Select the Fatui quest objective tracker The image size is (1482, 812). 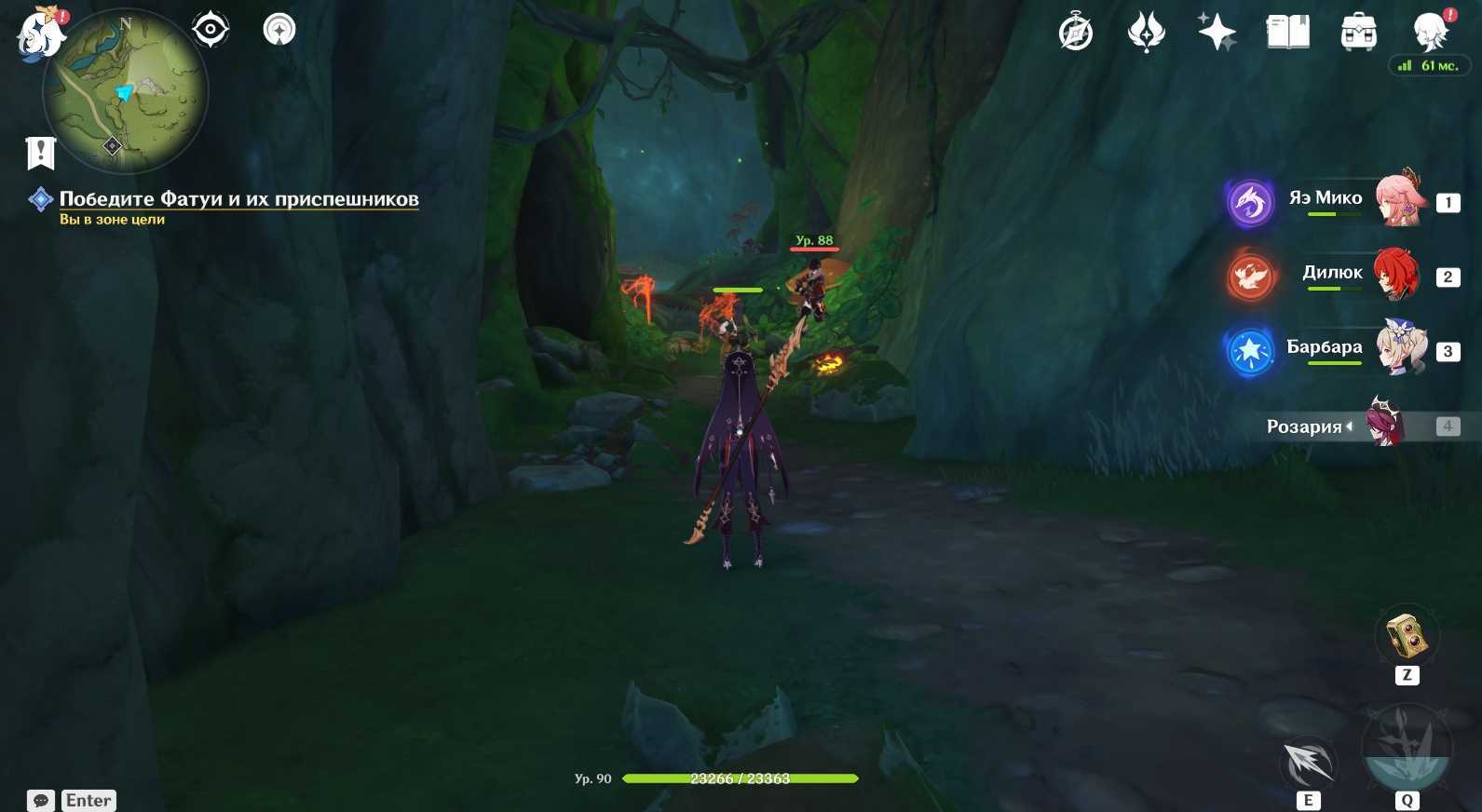coord(238,199)
